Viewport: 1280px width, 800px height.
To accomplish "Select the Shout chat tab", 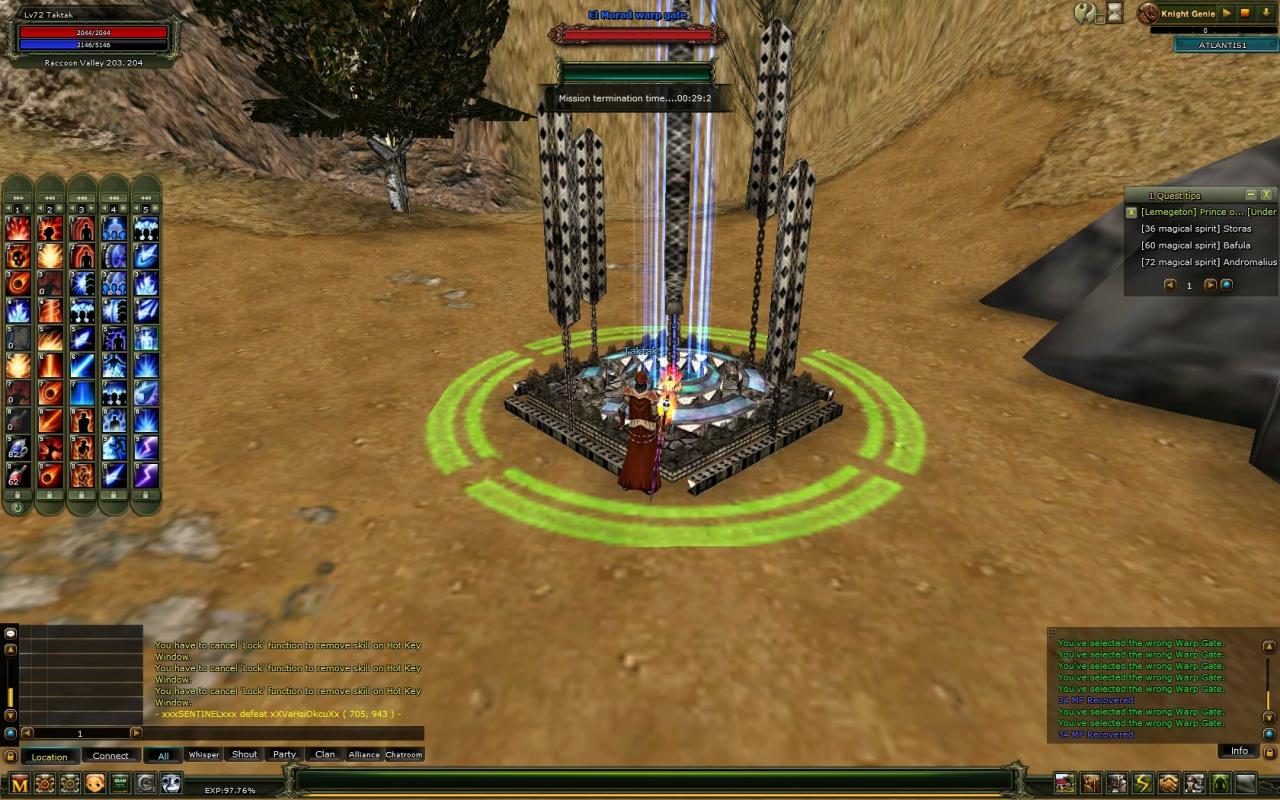I will click(x=244, y=755).
